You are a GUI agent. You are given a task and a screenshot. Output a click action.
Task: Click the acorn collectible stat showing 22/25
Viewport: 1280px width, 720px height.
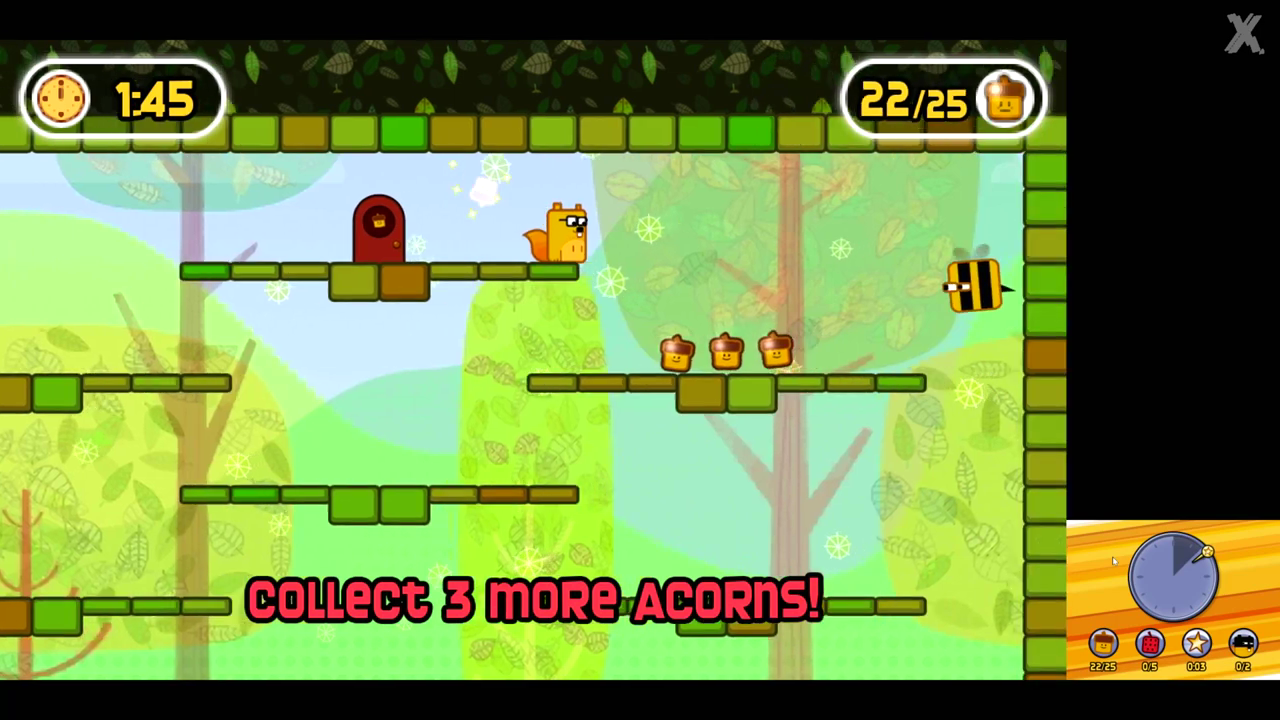click(x=1102, y=645)
